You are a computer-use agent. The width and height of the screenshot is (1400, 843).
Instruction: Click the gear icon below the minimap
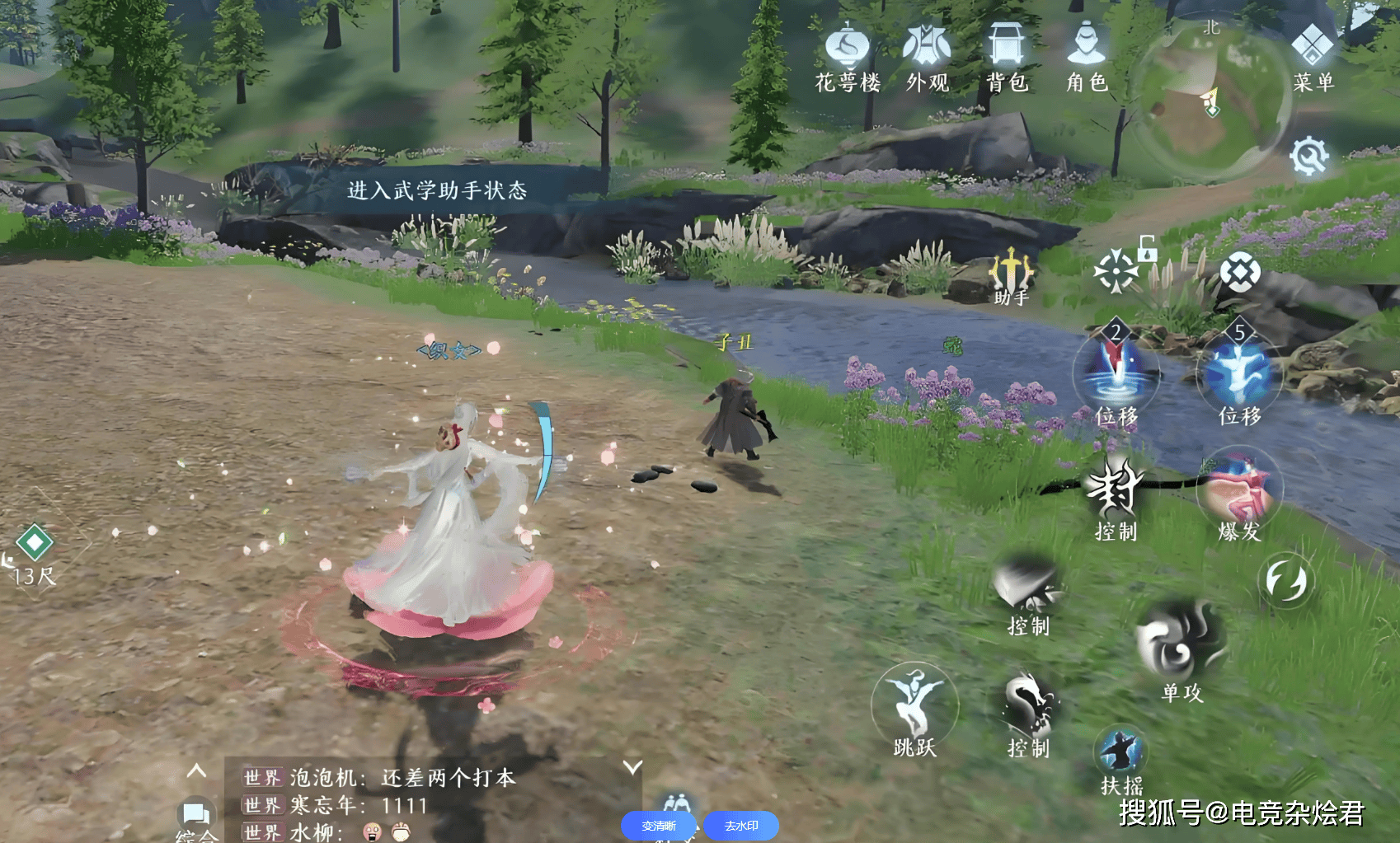1309,155
